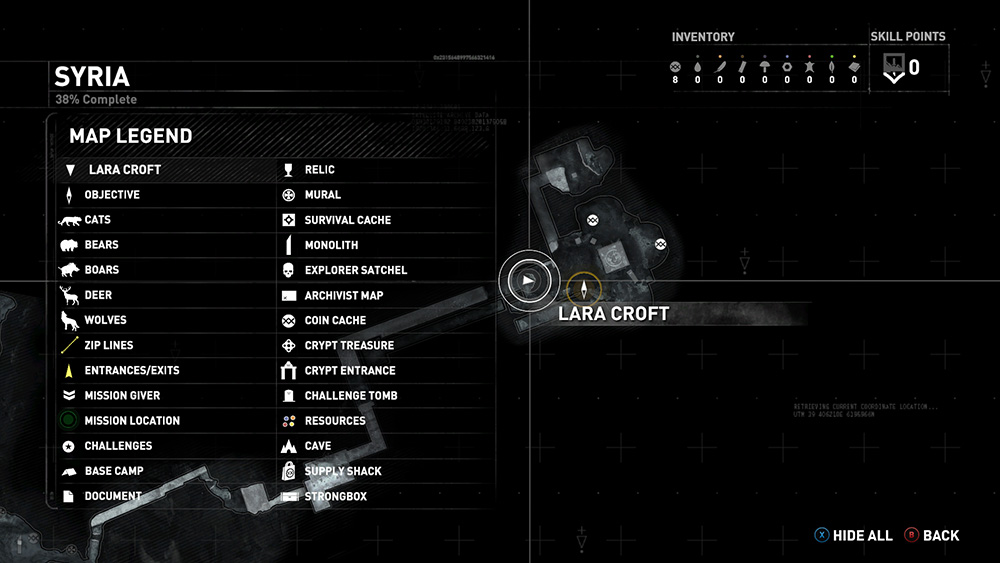Toggle Zip Lines in the legend
Screen dimensions: 1000x563
108,345
